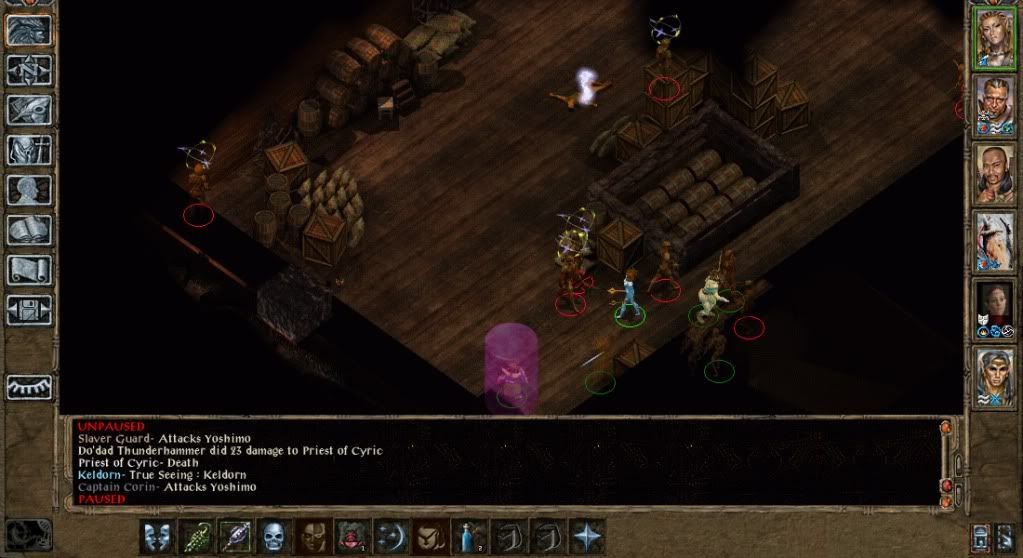Open the mage spellbook
This screenshot has height=558, width=1023.
tap(29, 229)
